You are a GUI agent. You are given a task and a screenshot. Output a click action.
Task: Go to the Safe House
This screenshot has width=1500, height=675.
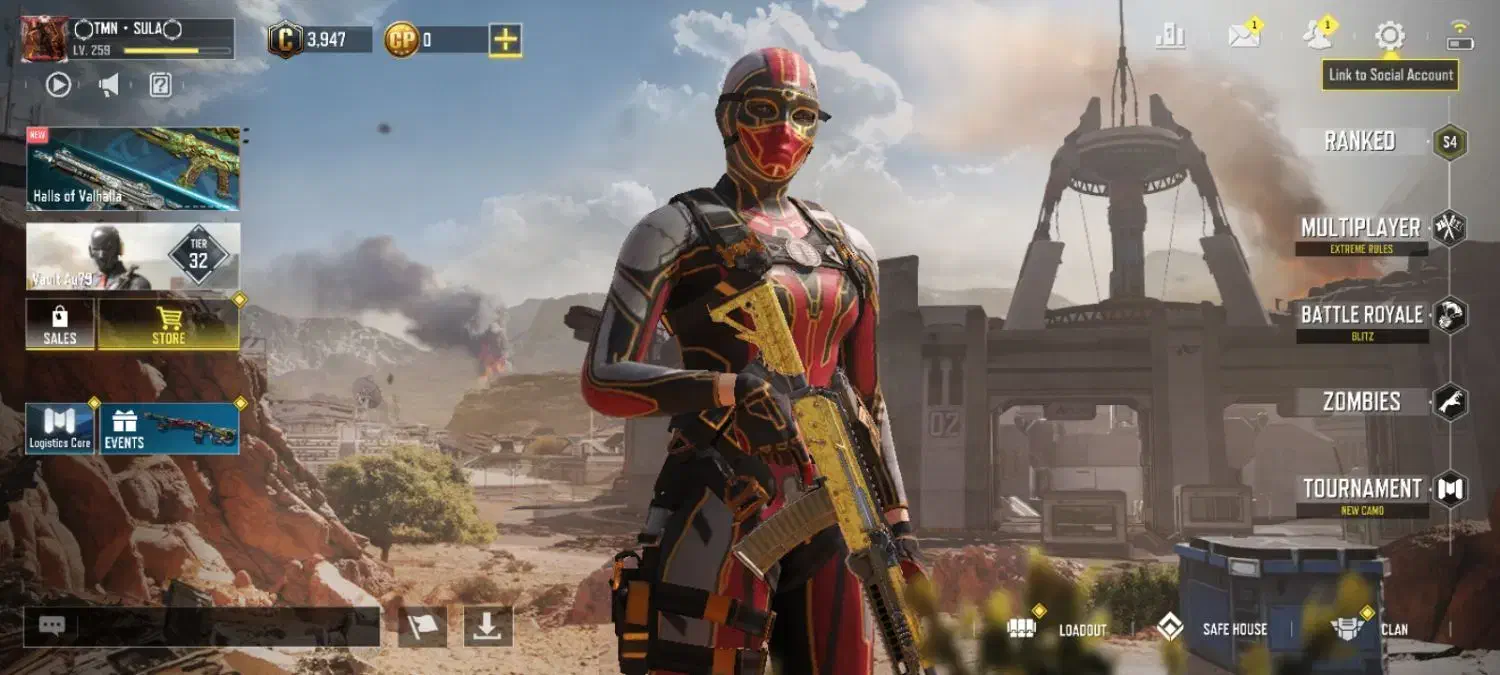click(1212, 629)
